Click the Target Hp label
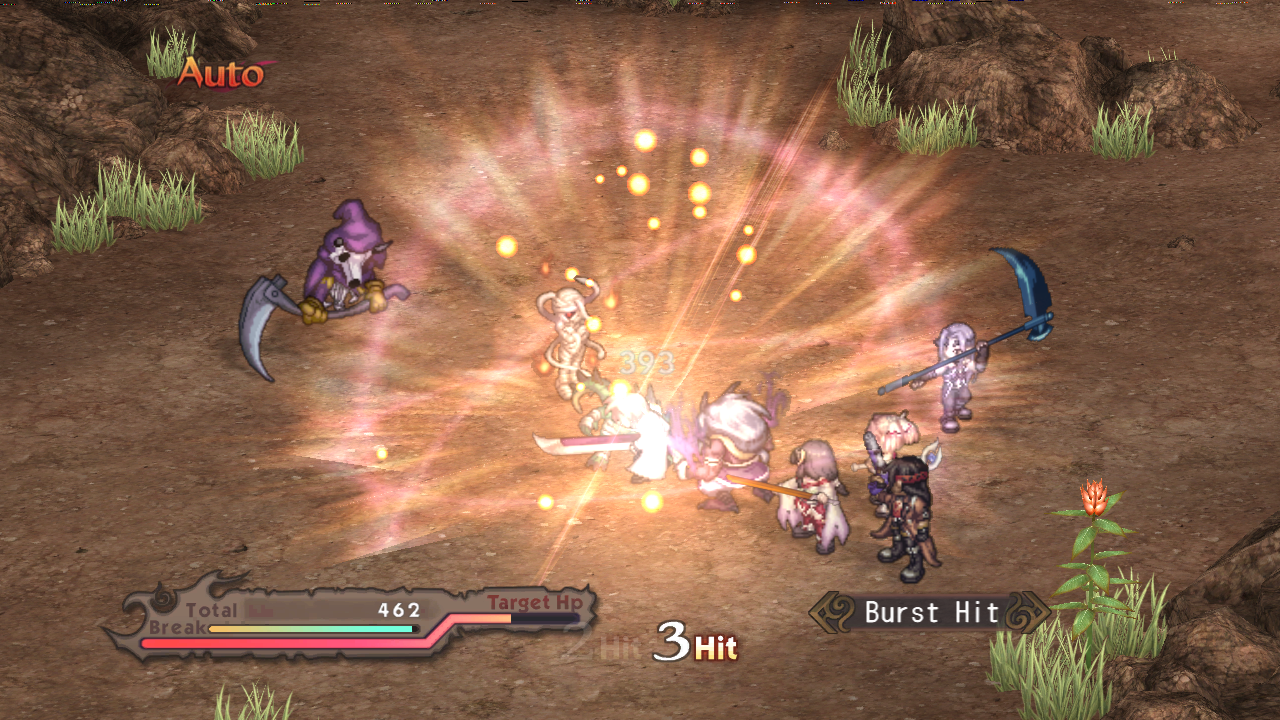 click(x=534, y=603)
